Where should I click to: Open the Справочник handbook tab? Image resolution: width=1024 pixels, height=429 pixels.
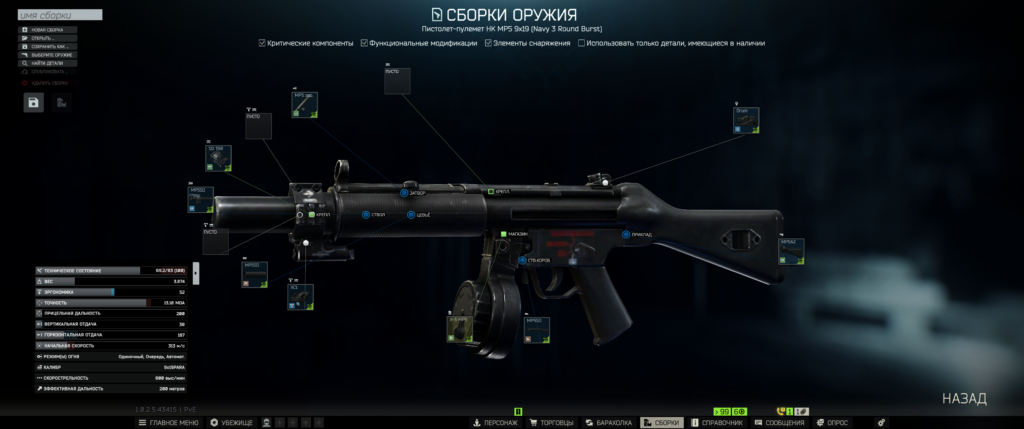[x=716, y=423]
